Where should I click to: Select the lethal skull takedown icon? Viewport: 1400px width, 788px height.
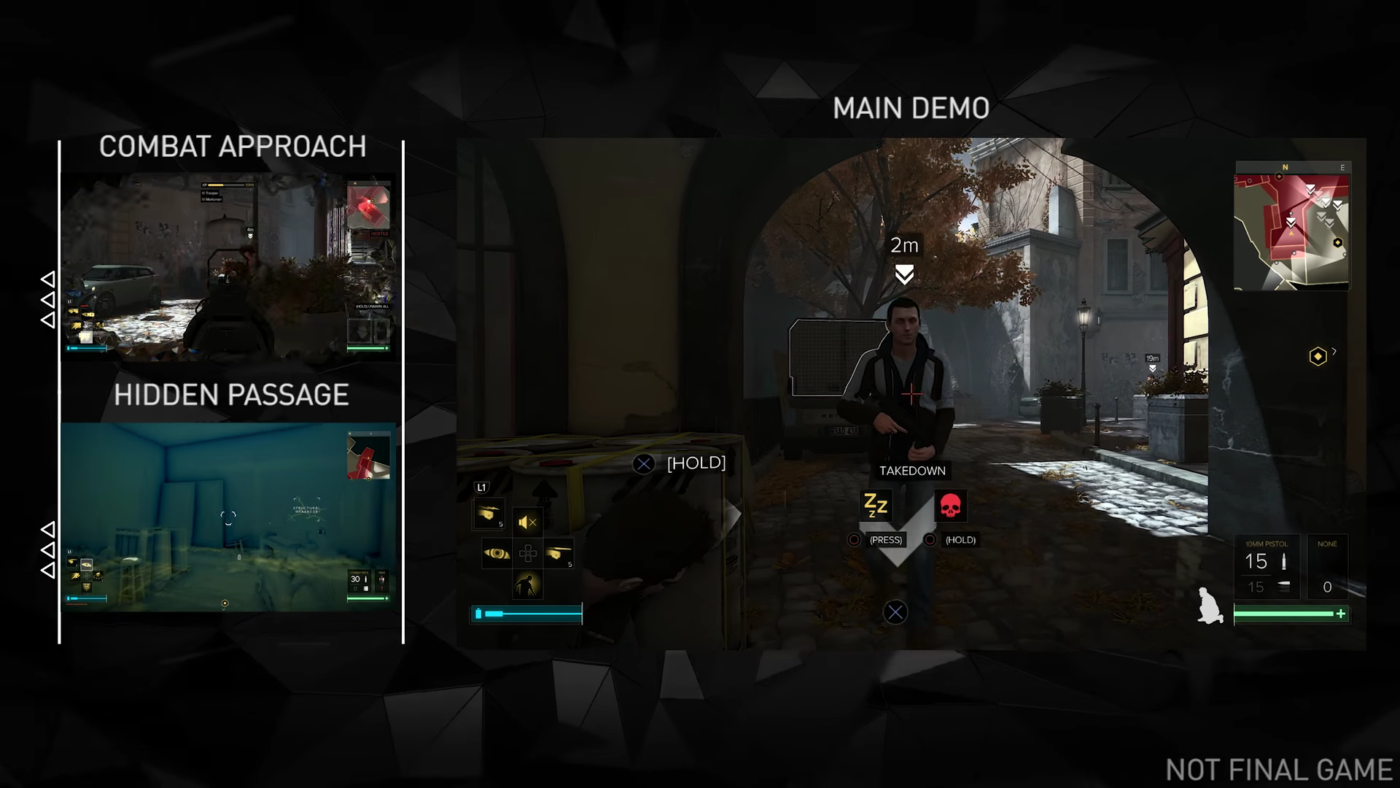point(951,506)
